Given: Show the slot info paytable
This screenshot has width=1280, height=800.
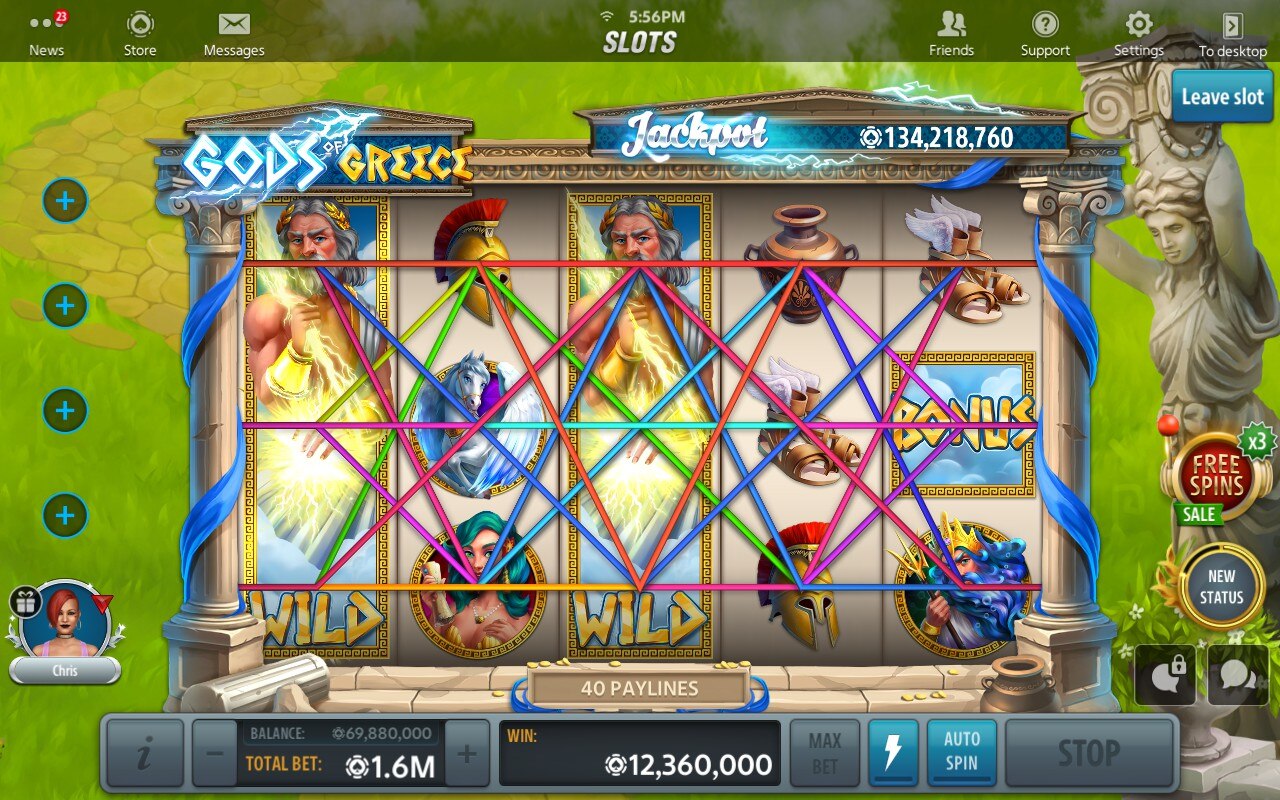Looking at the screenshot, I should [145, 753].
